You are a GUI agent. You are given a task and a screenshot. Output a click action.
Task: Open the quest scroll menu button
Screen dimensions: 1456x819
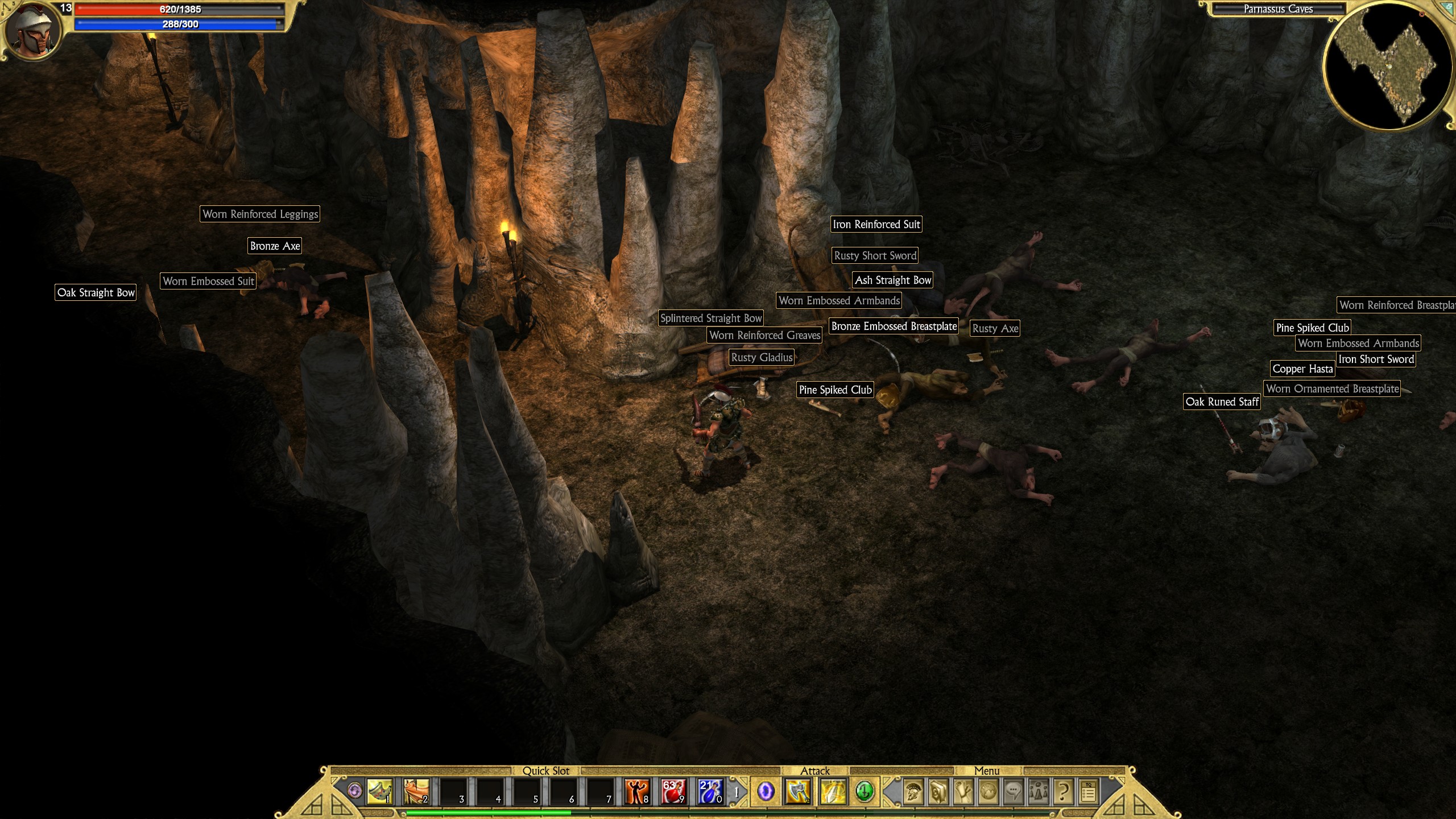click(963, 791)
